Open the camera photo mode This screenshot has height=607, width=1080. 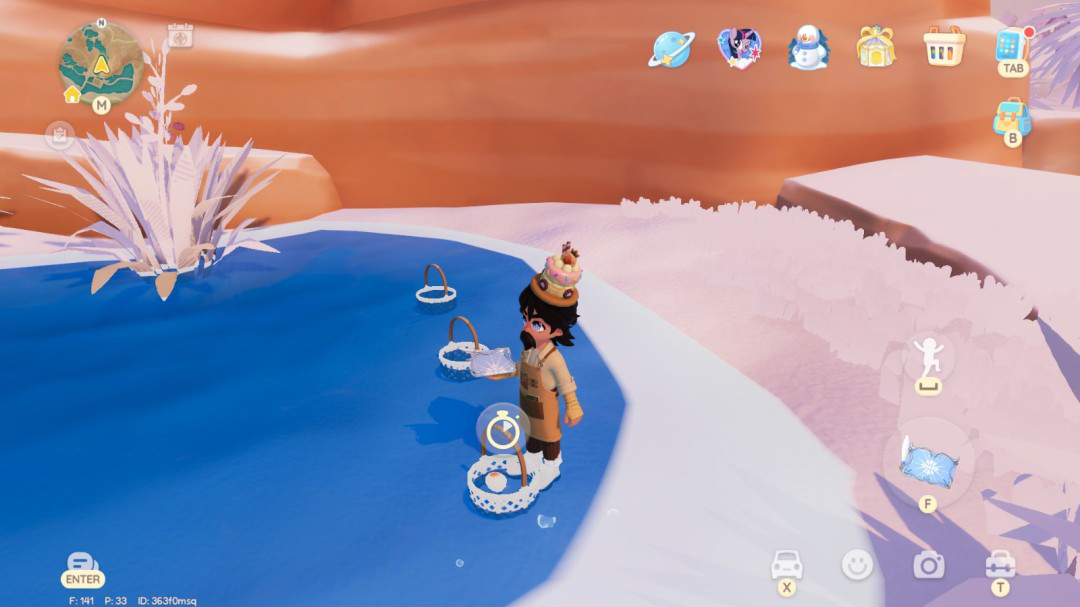coord(928,565)
